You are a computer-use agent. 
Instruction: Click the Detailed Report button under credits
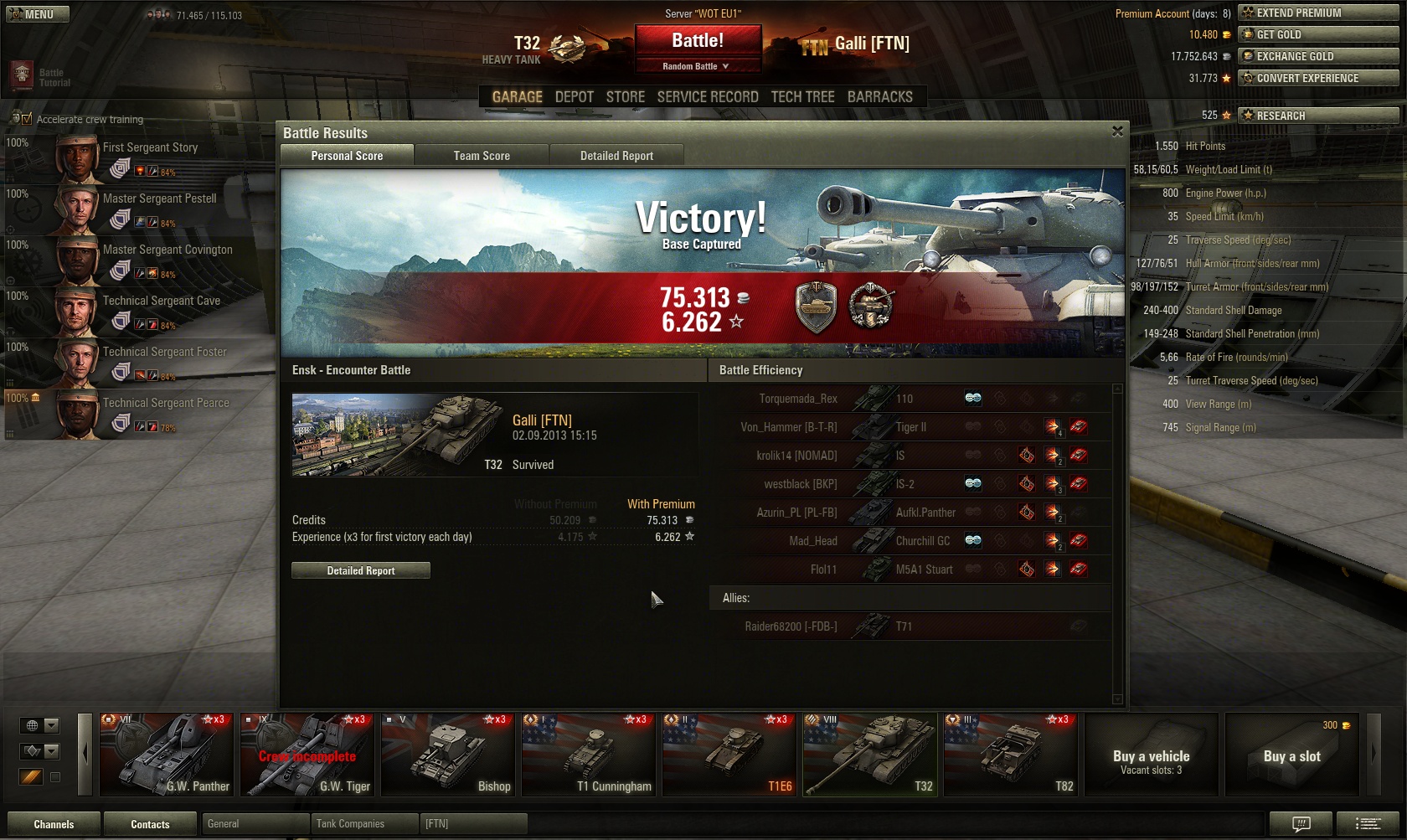tap(361, 570)
